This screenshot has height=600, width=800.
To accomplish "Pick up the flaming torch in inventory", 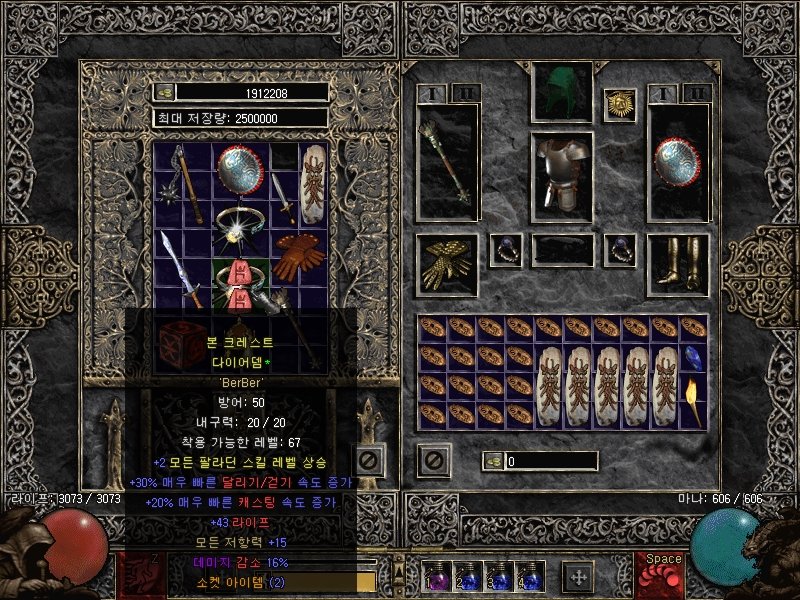I will [694, 399].
